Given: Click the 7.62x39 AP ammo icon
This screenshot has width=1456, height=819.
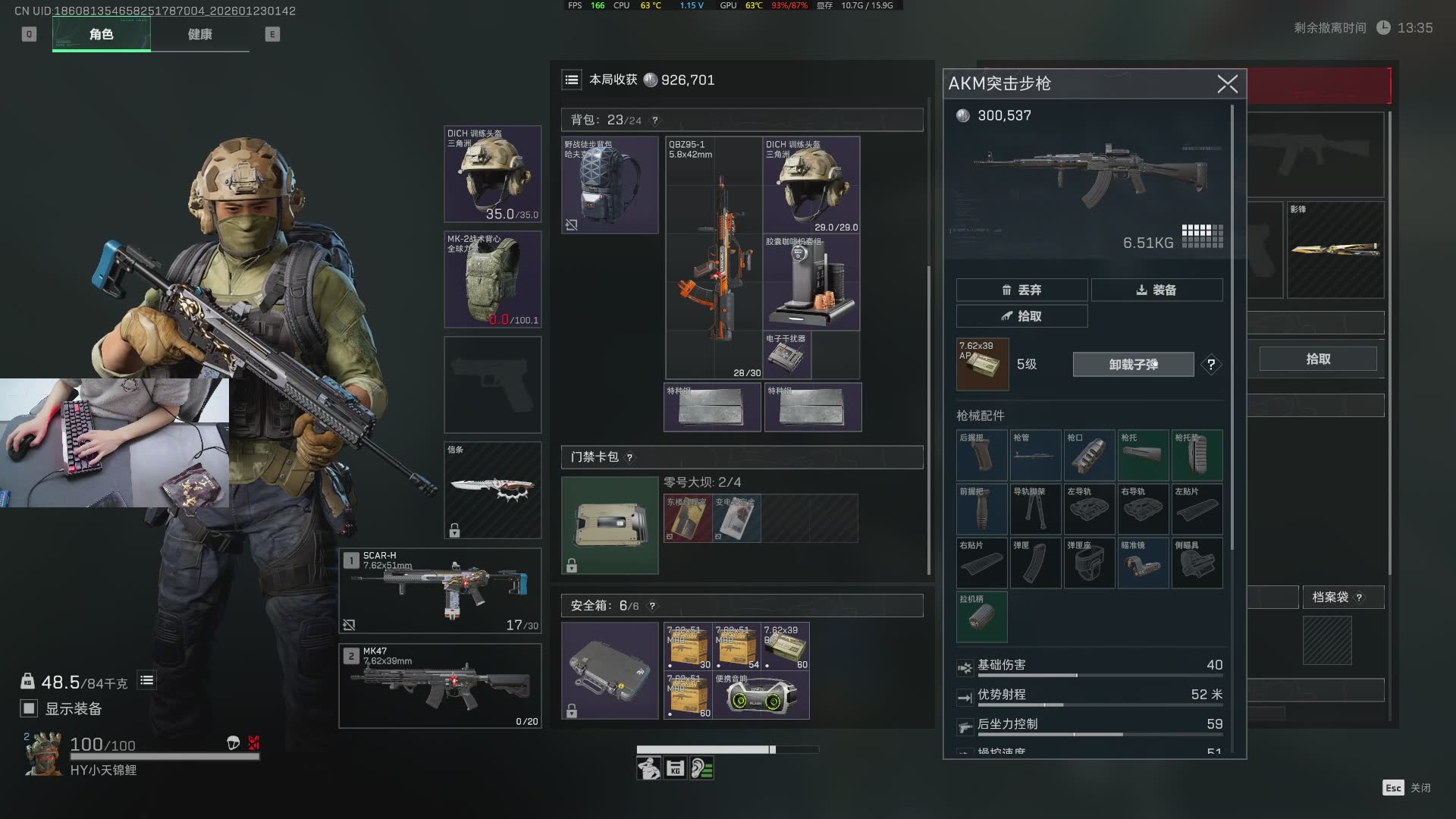Looking at the screenshot, I should [982, 365].
